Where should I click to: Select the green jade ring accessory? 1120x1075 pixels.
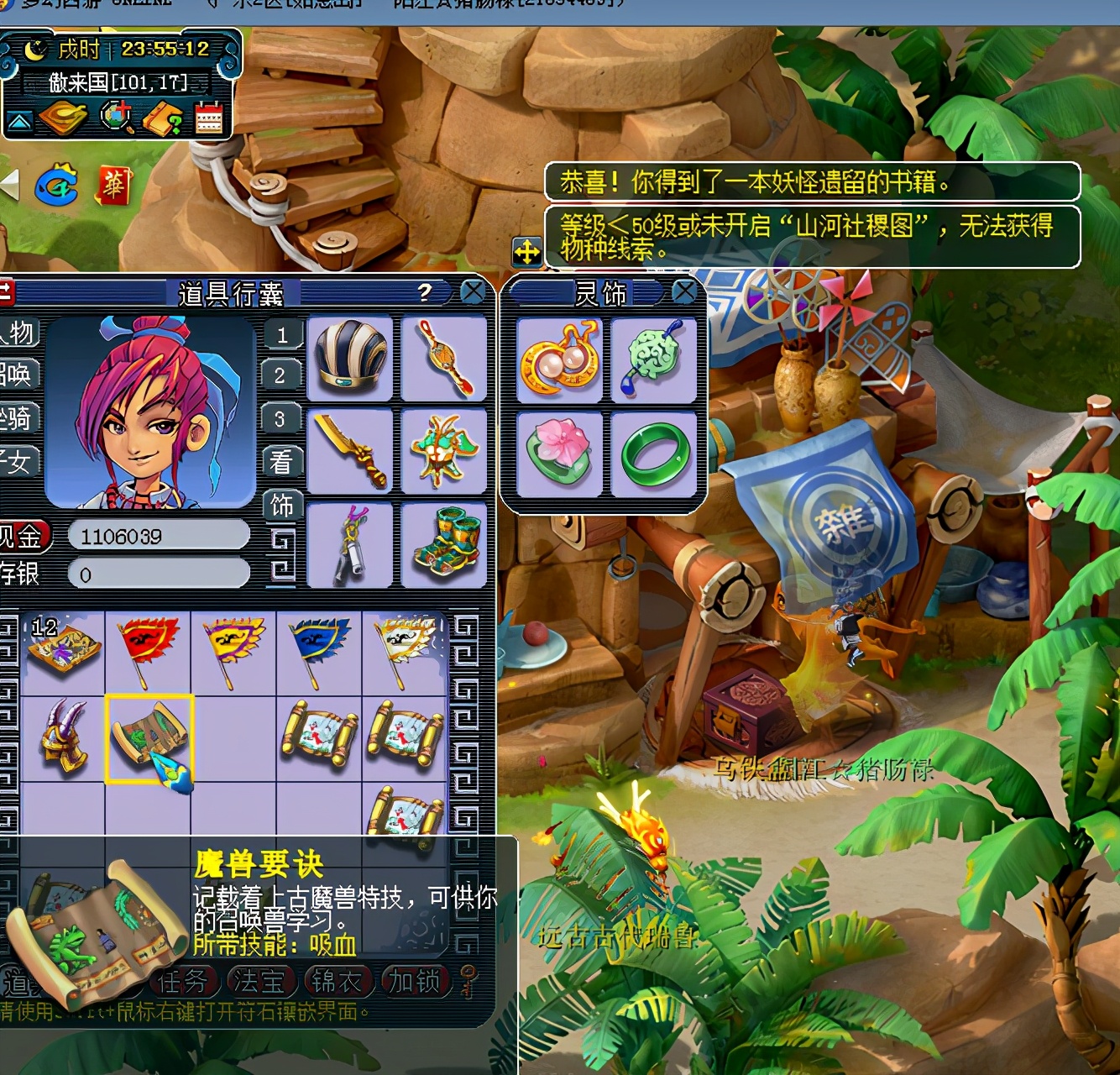654,454
